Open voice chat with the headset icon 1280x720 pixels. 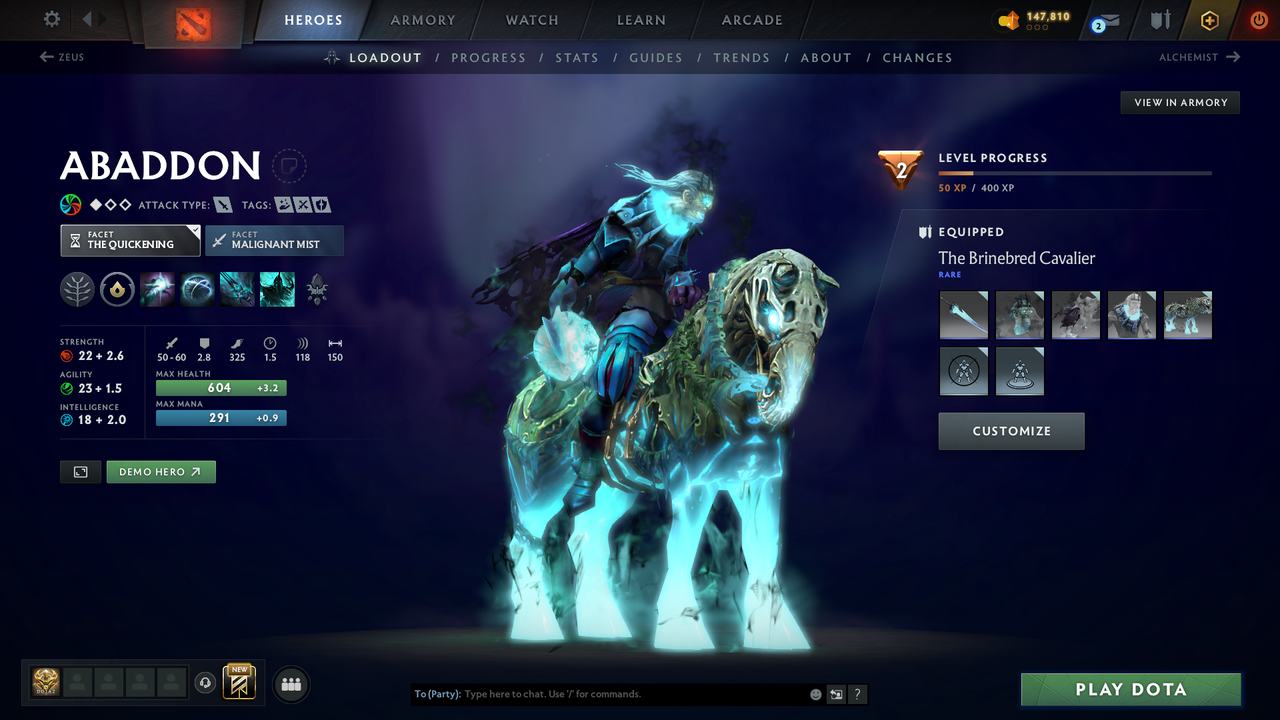click(206, 682)
